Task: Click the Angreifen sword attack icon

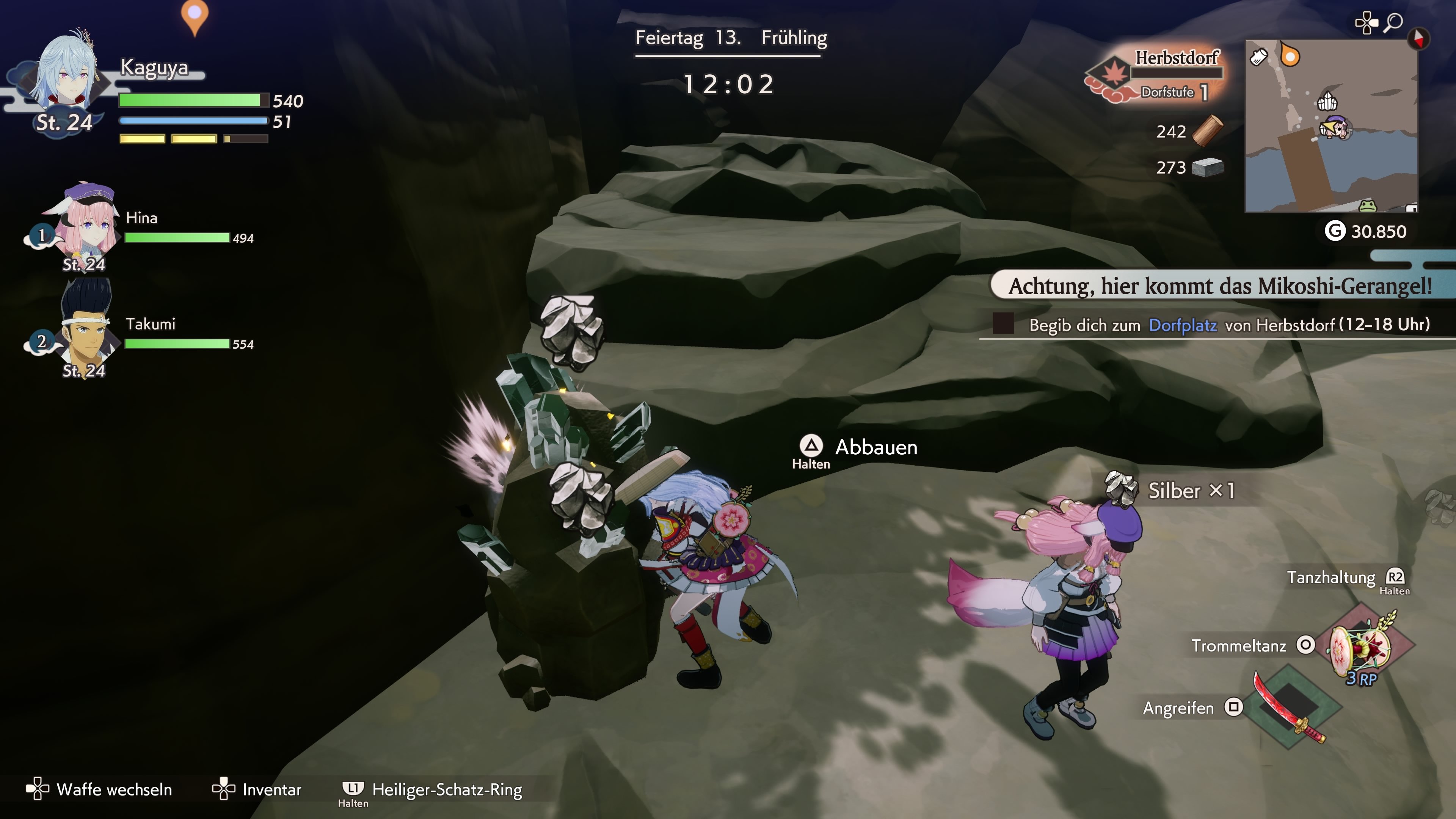Action: (x=1290, y=708)
